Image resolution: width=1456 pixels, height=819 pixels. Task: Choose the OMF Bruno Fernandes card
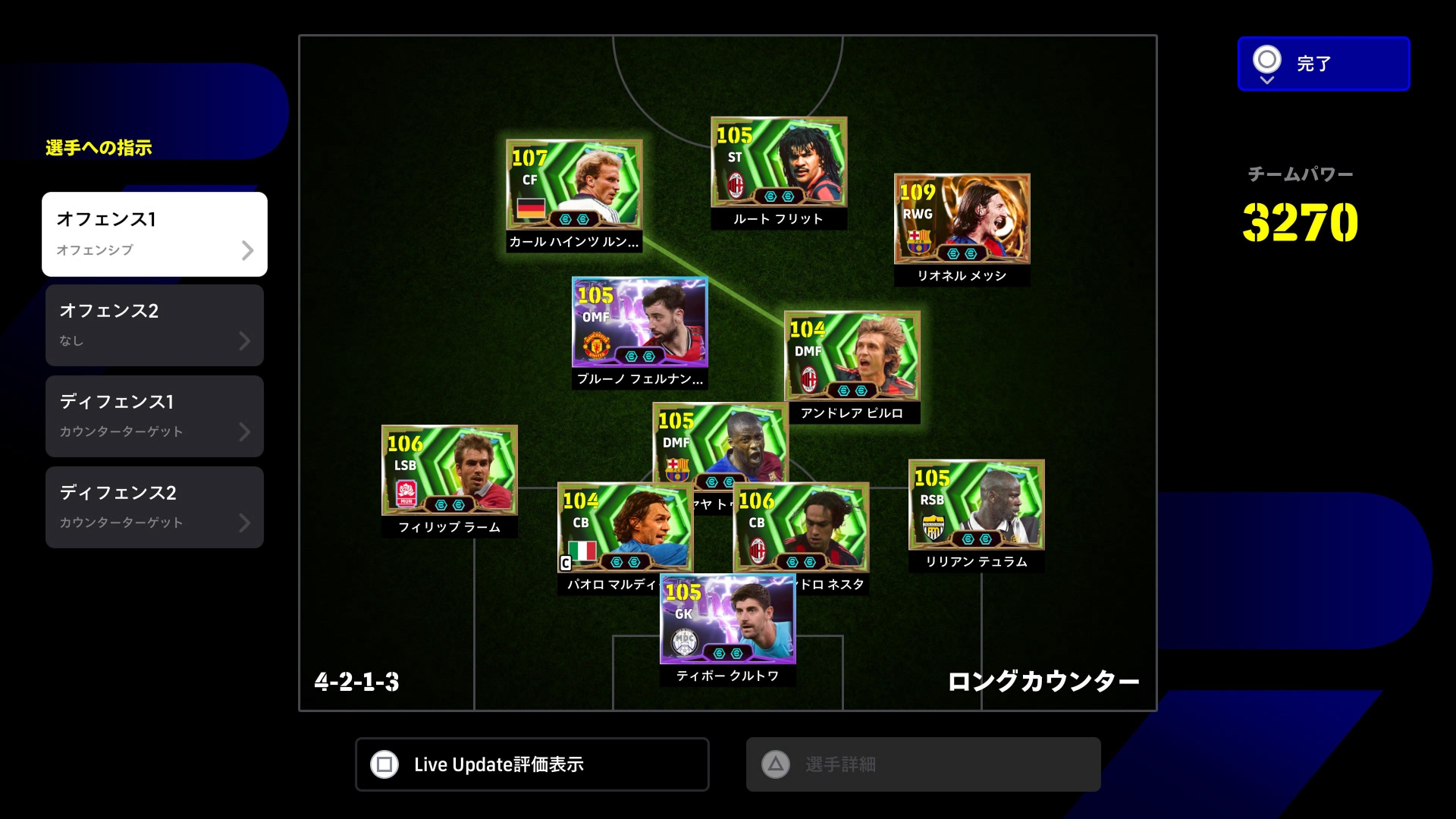(x=639, y=322)
